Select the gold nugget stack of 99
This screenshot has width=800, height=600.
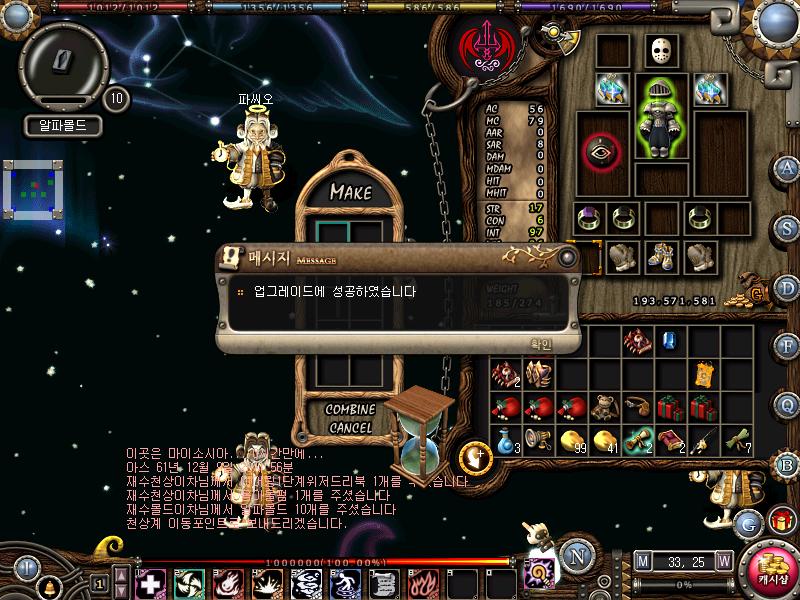point(572,439)
